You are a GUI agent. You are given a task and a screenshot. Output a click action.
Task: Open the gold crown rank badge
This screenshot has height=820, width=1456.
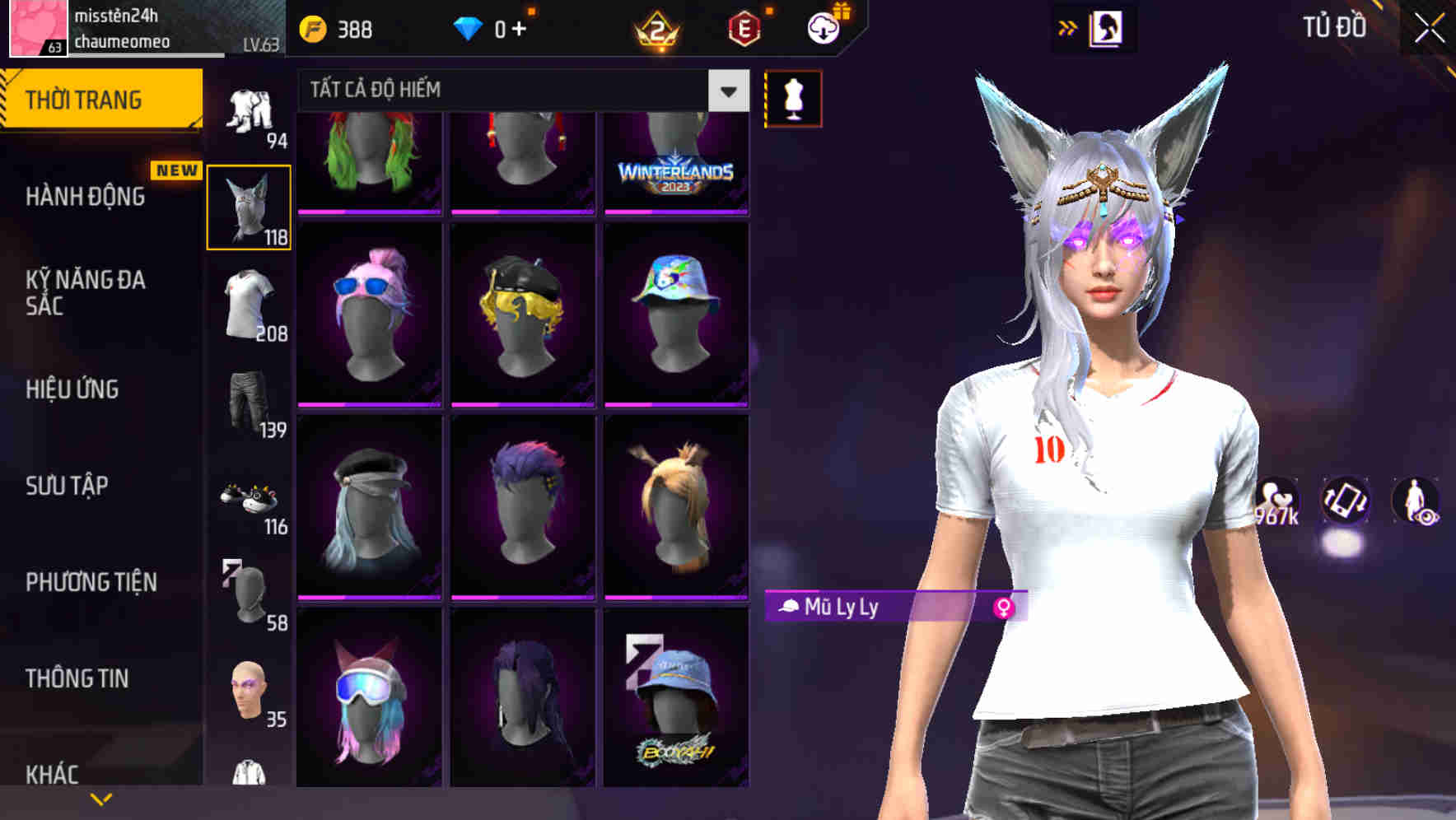pos(655,28)
